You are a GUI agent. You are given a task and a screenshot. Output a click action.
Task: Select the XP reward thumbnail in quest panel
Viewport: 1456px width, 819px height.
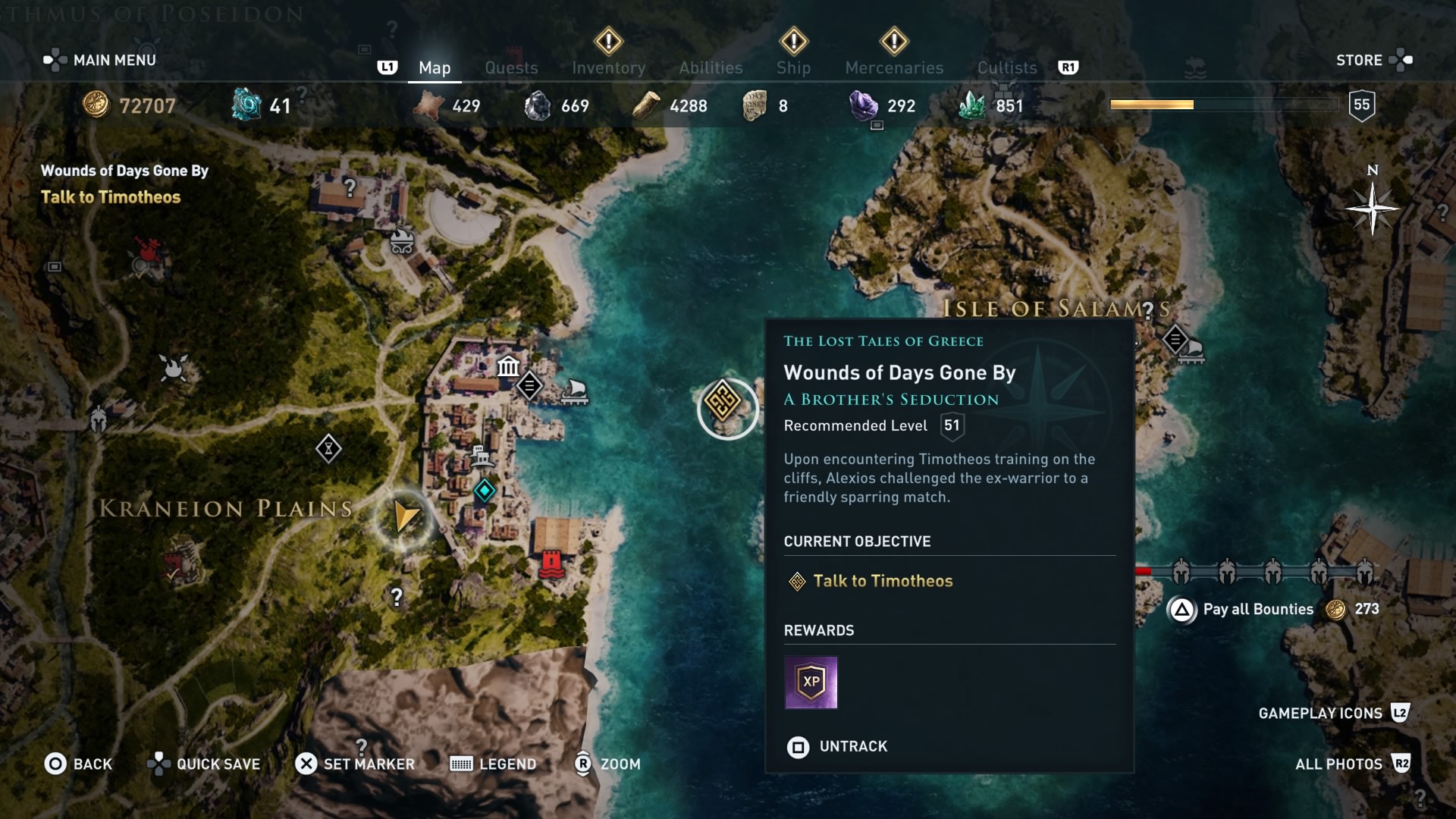tap(811, 682)
